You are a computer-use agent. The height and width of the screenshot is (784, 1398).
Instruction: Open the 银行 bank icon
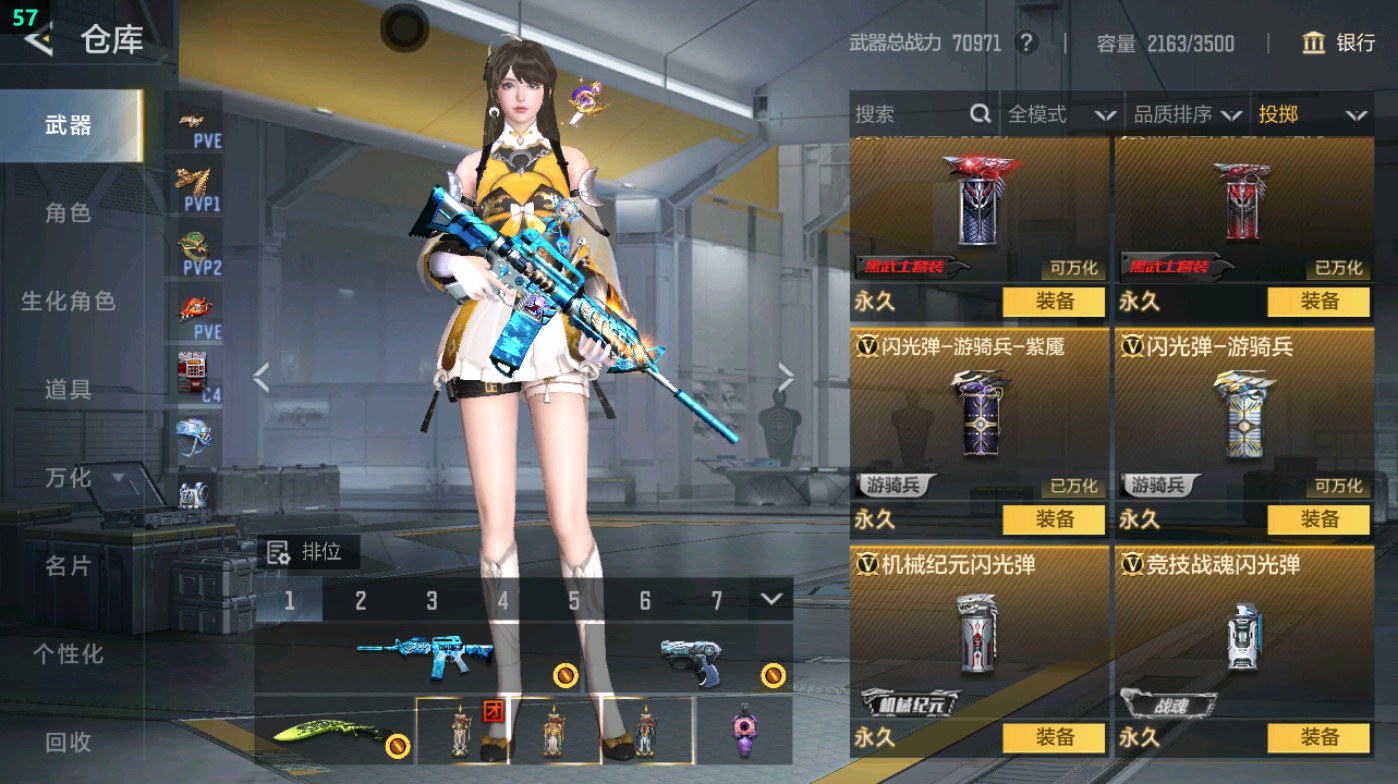[1313, 44]
